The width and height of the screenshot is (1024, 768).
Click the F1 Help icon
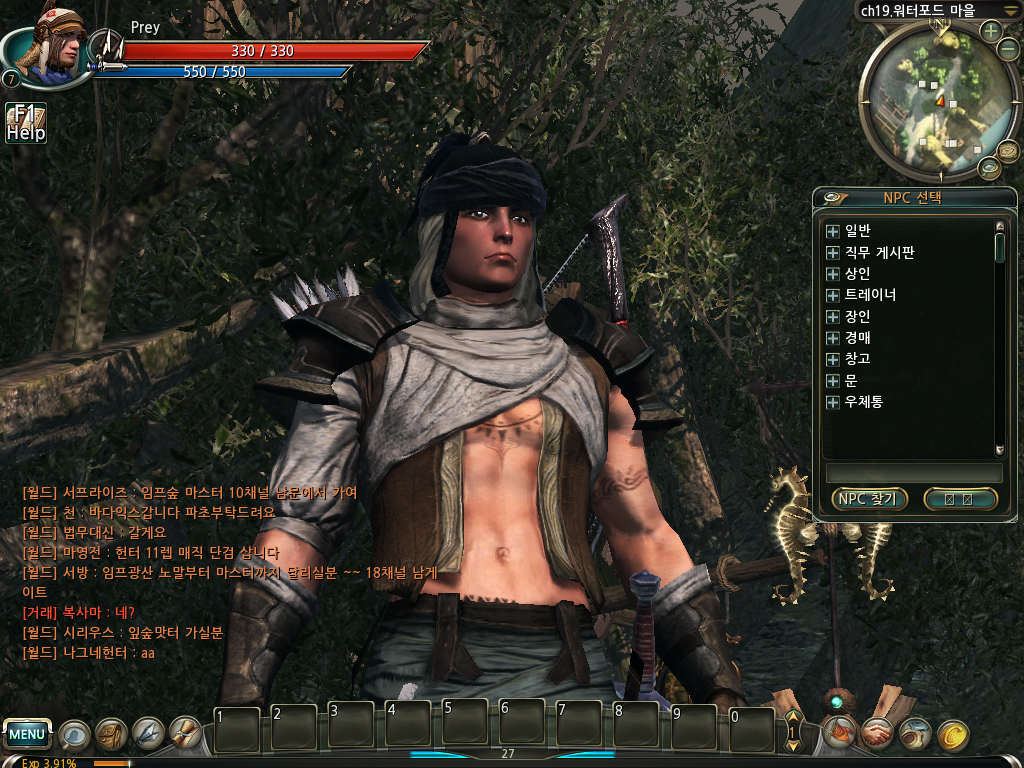(x=26, y=123)
